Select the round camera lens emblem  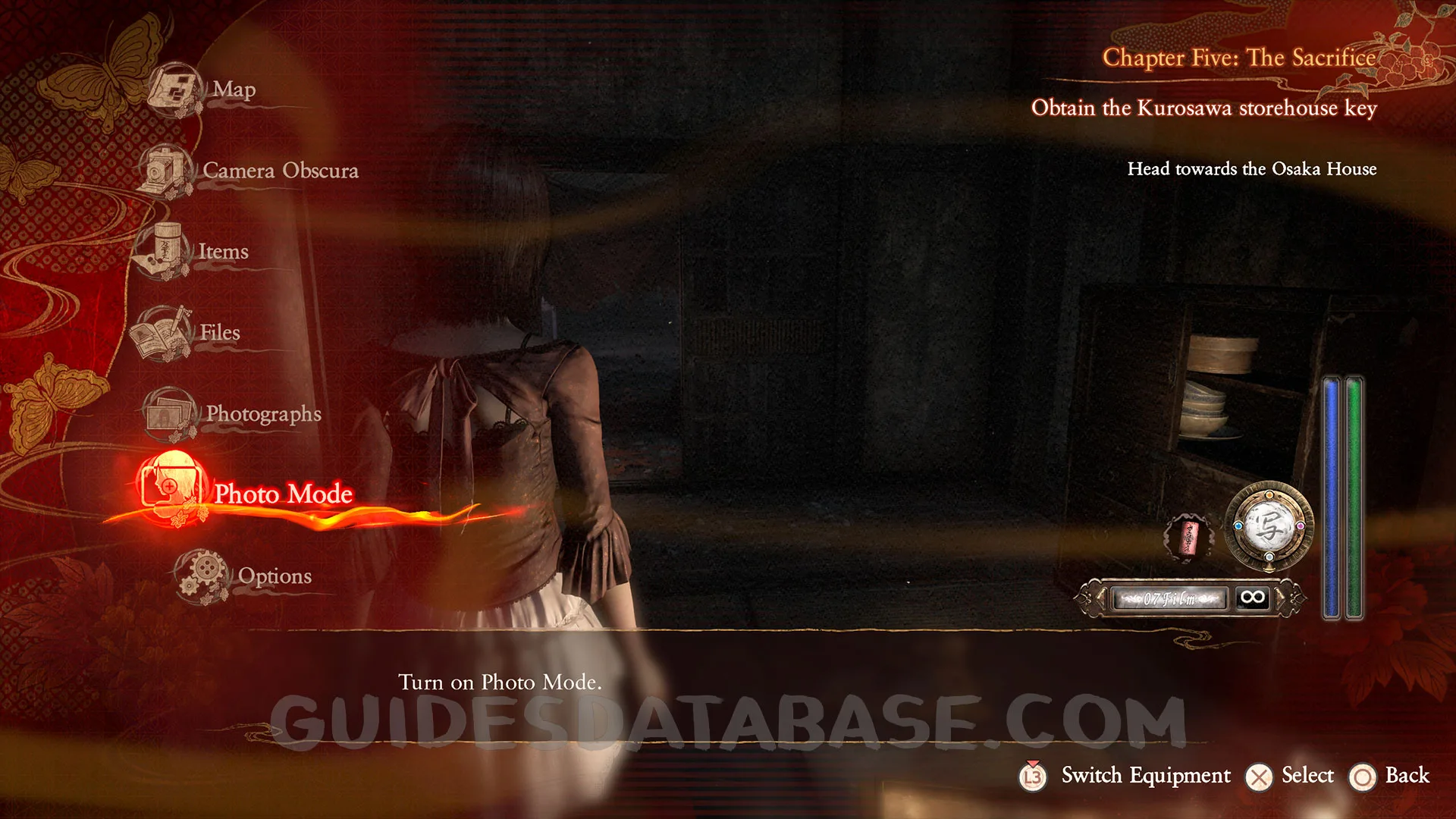tap(1269, 526)
